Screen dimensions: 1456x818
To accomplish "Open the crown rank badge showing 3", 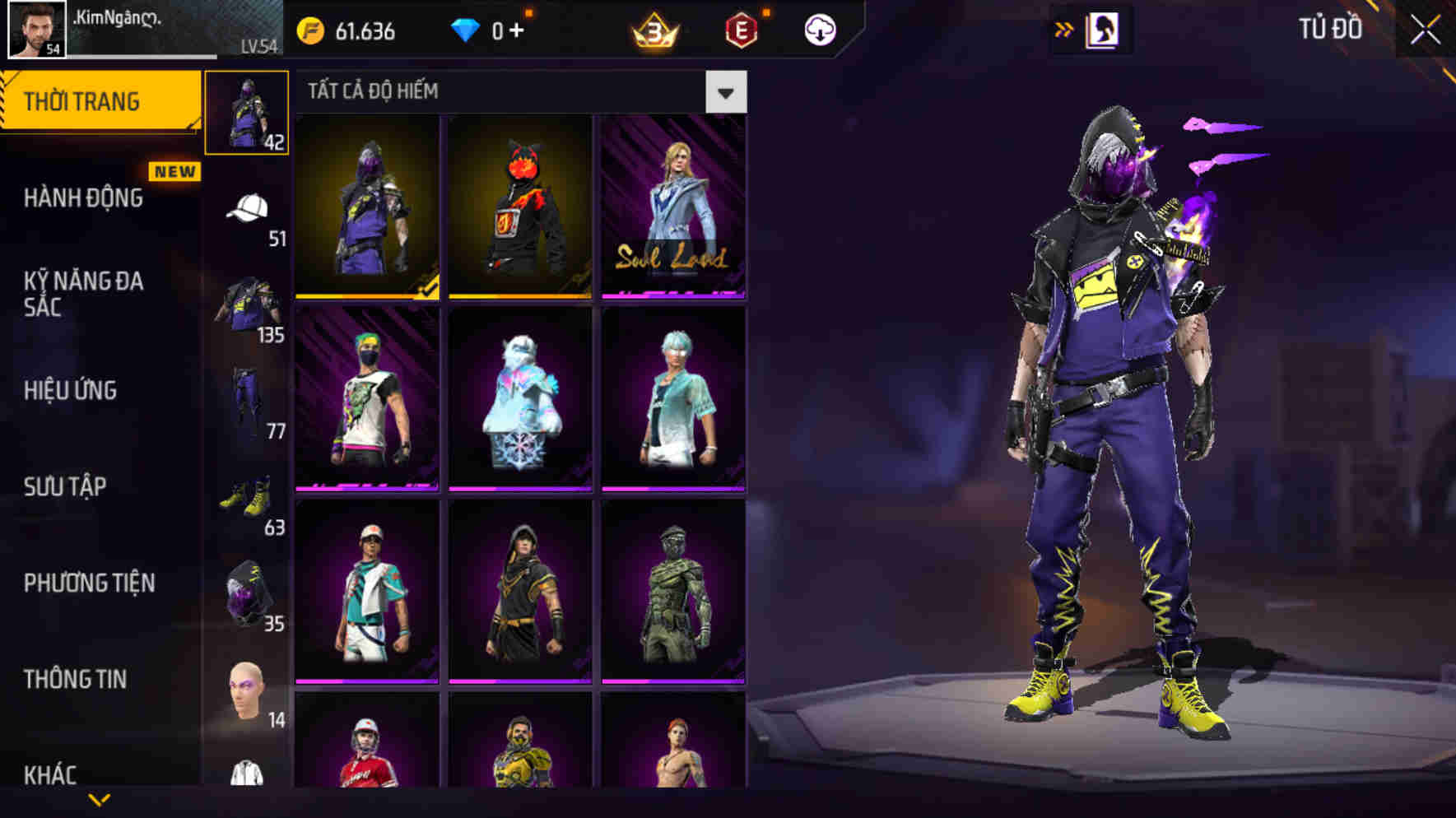I will 652,31.
